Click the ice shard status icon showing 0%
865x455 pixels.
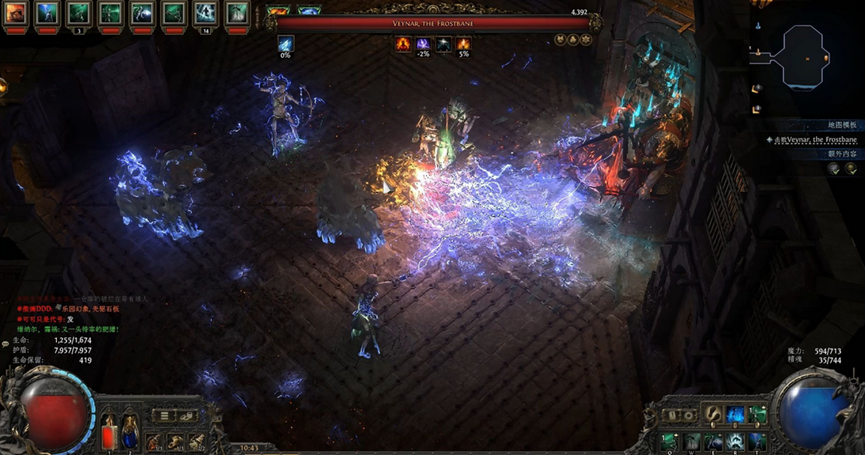(286, 44)
